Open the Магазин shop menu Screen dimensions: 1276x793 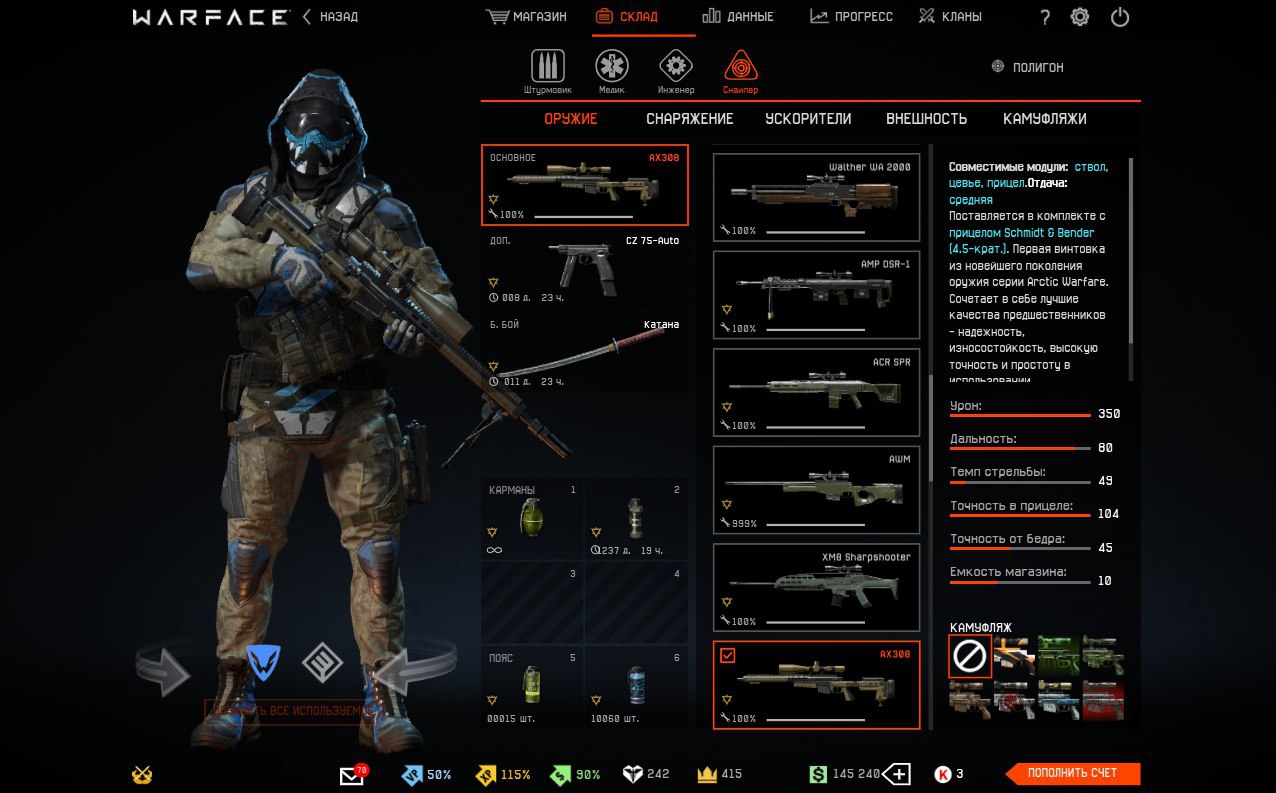point(526,17)
